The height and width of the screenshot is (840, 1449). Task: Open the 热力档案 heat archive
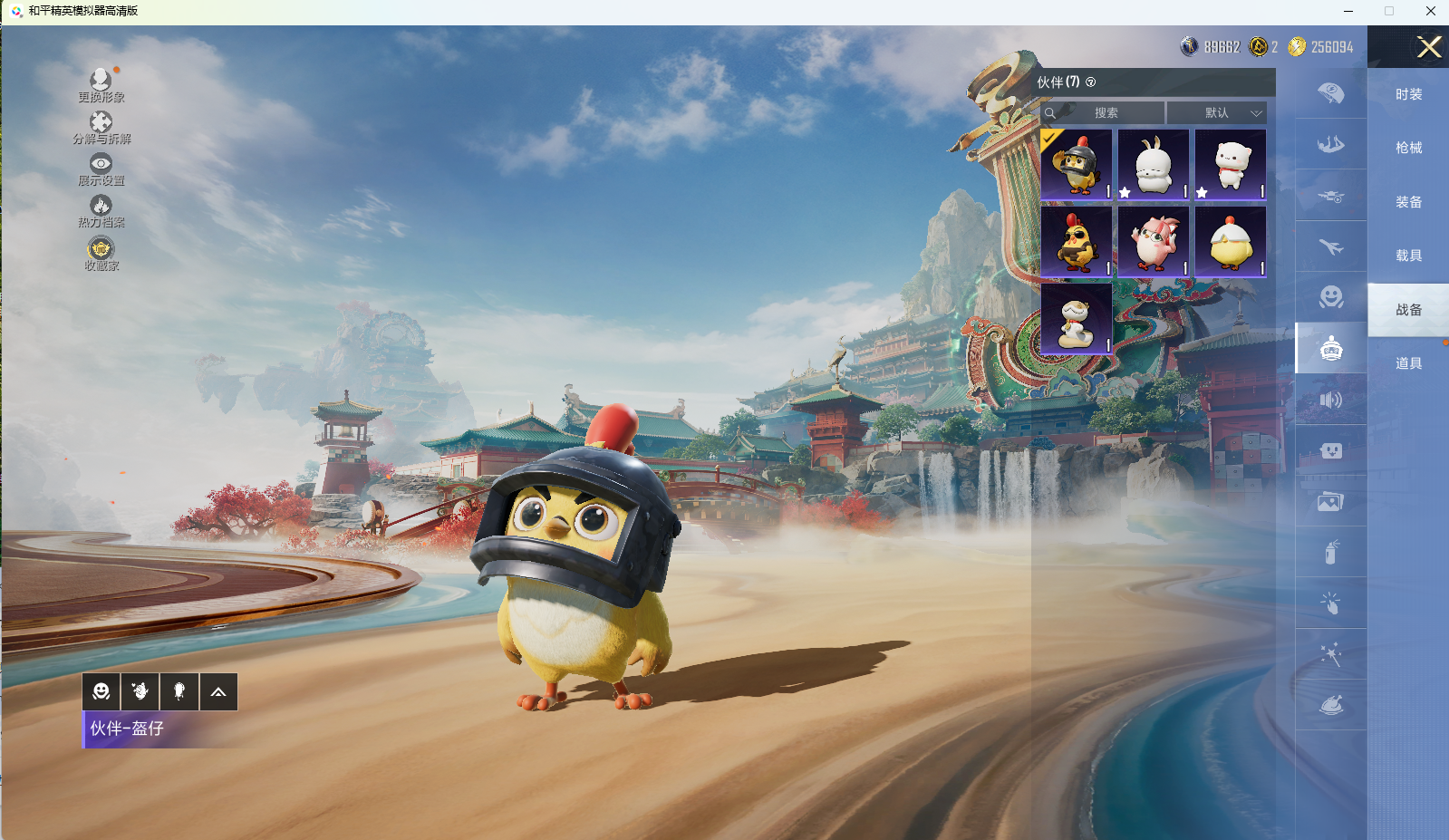pyautogui.click(x=101, y=210)
